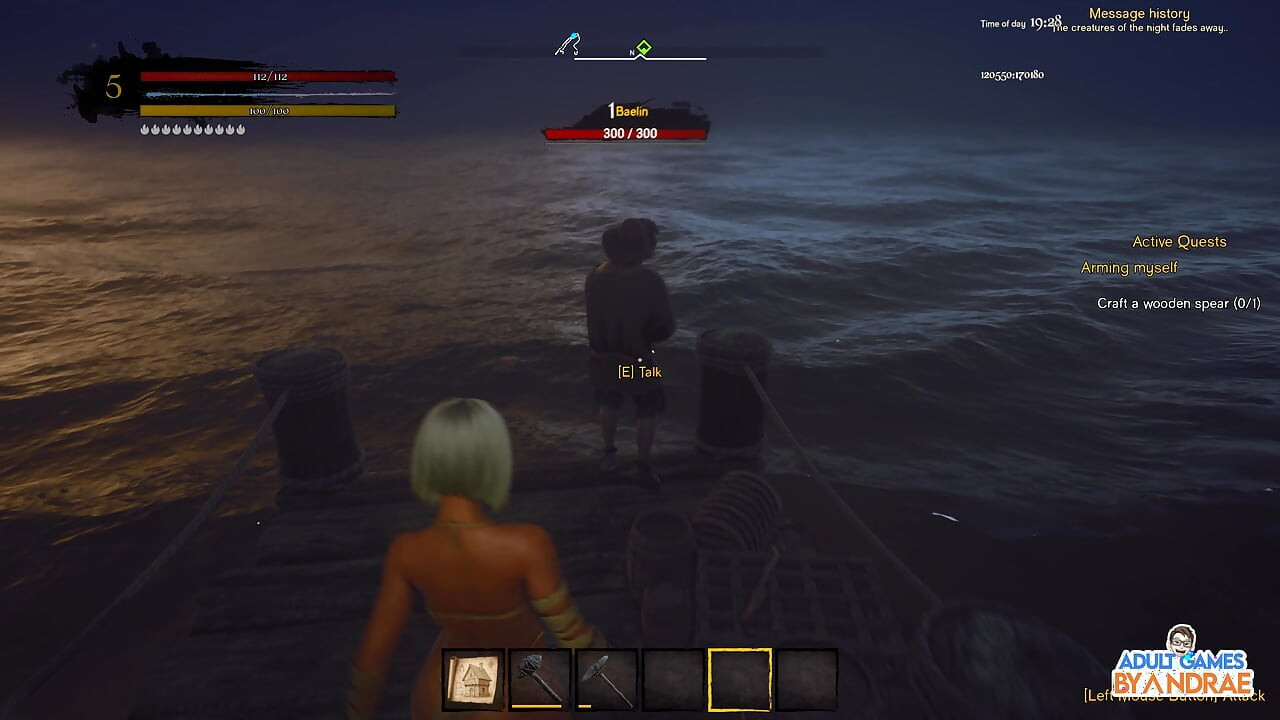Toggle the empty sixth hotbar slot
The height and width of the screenshot is (720, 1280).
pos(805,679)
